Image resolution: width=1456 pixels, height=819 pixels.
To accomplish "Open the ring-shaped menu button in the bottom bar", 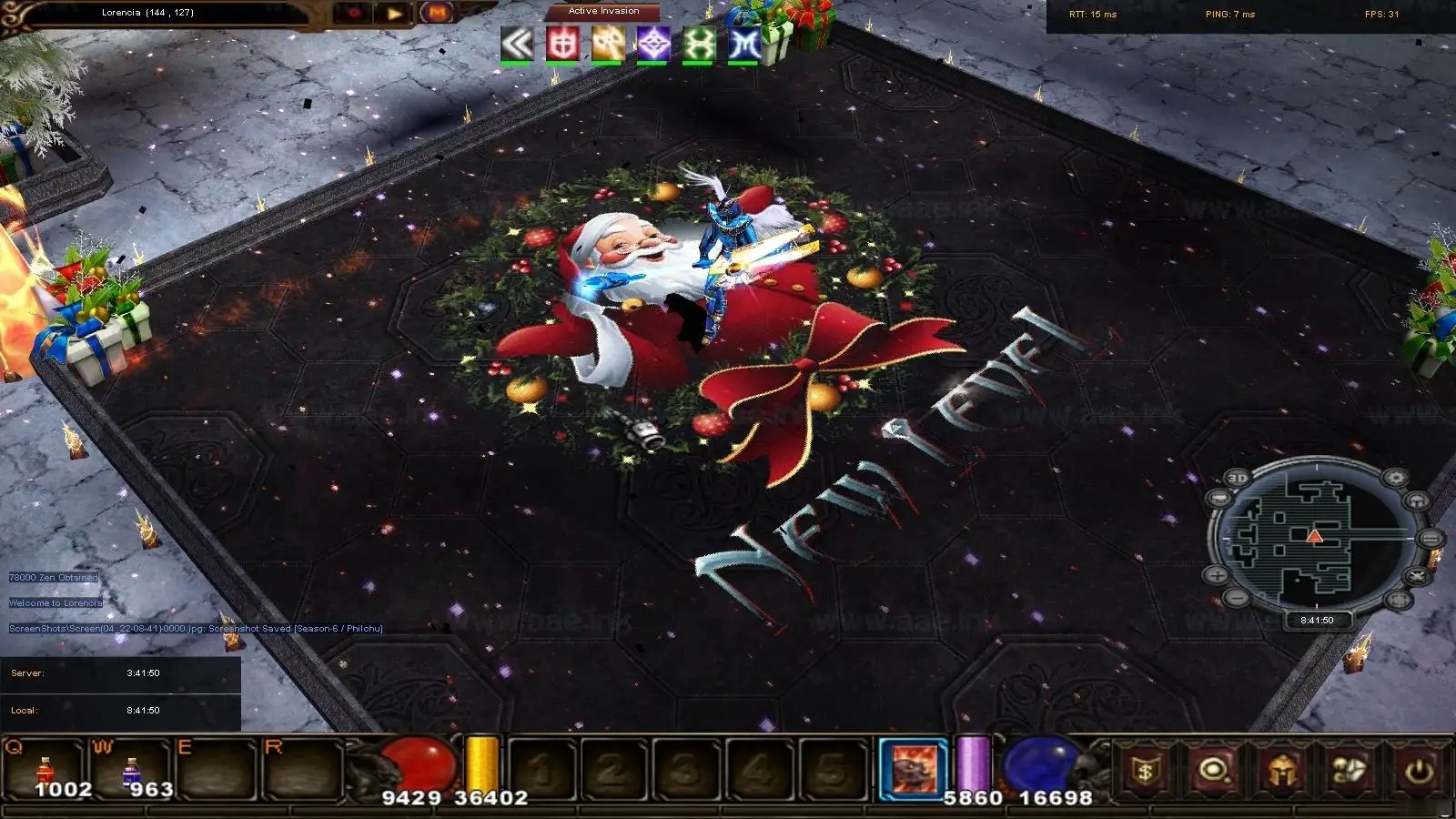I will tap(1214, 771).
